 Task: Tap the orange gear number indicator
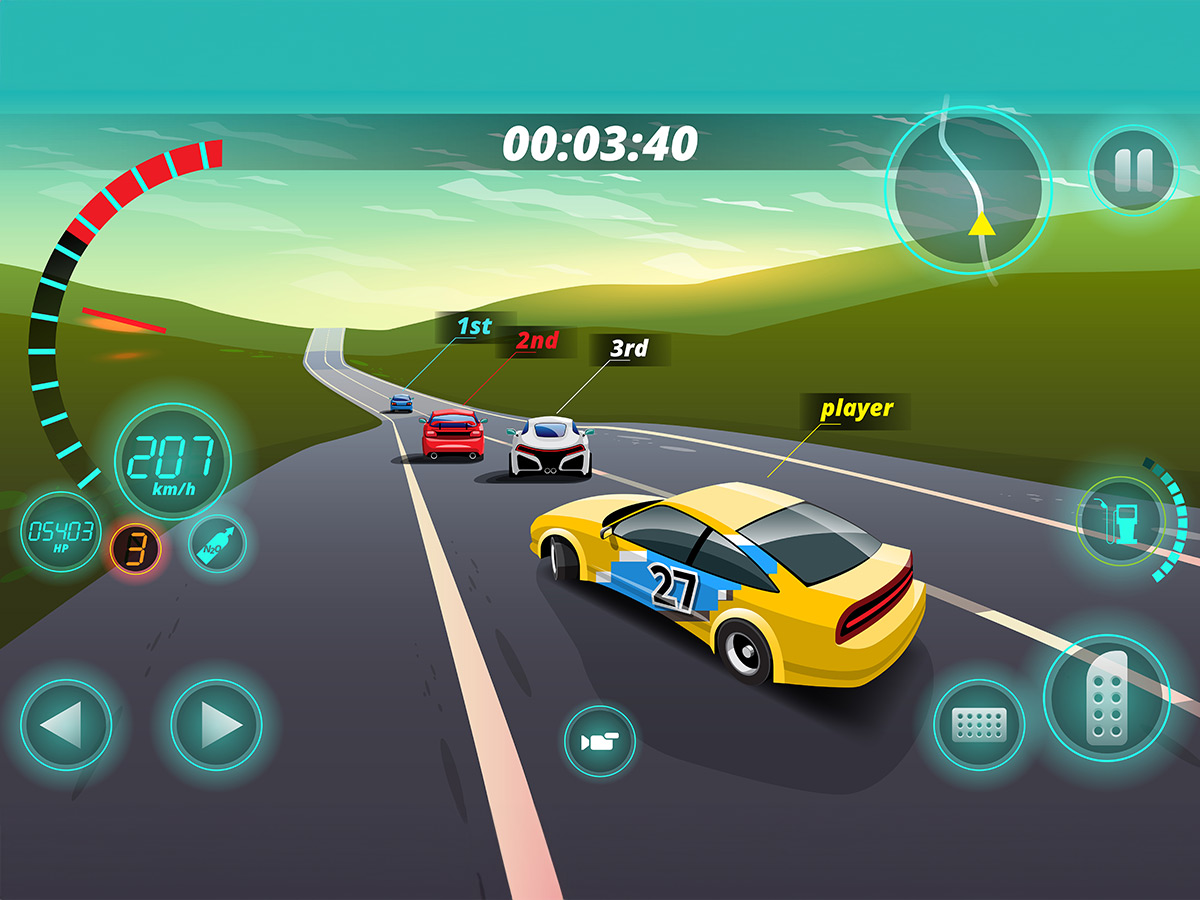tap(134, 548)
